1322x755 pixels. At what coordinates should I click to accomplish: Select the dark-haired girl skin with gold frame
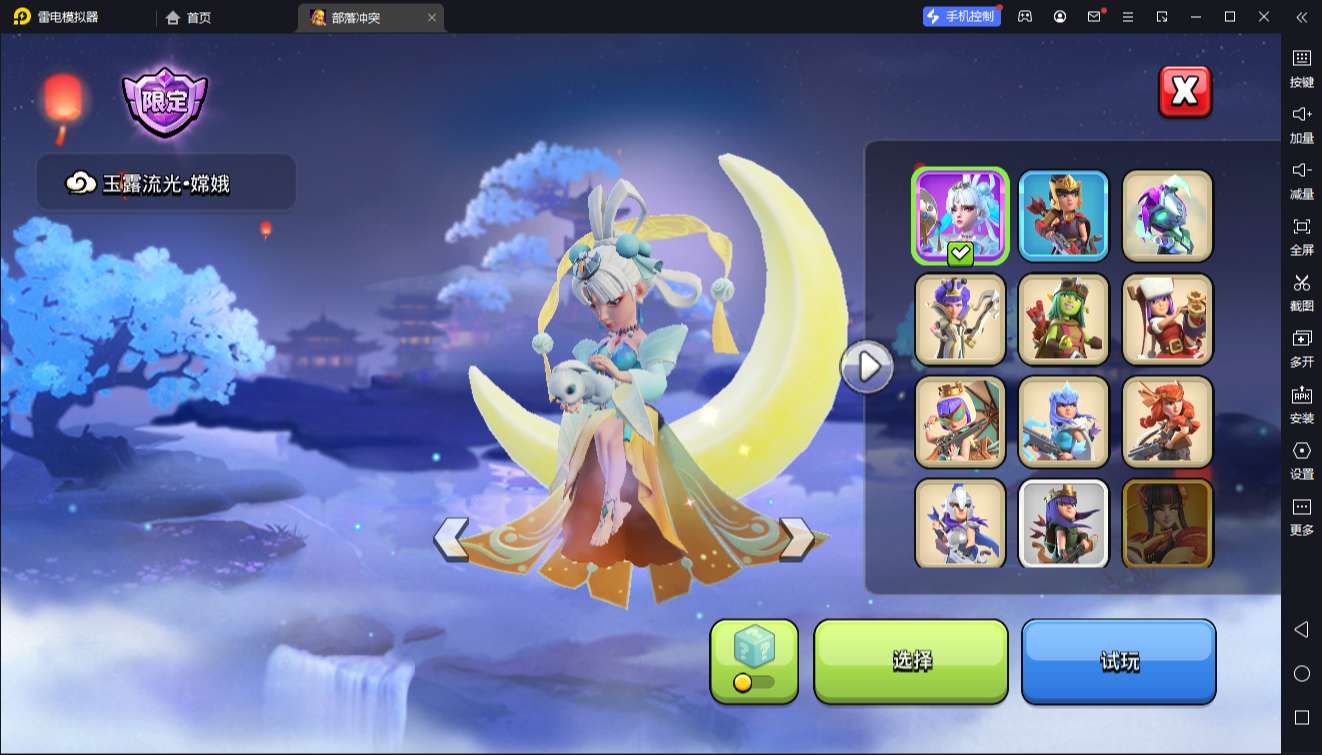[1167, 523]
